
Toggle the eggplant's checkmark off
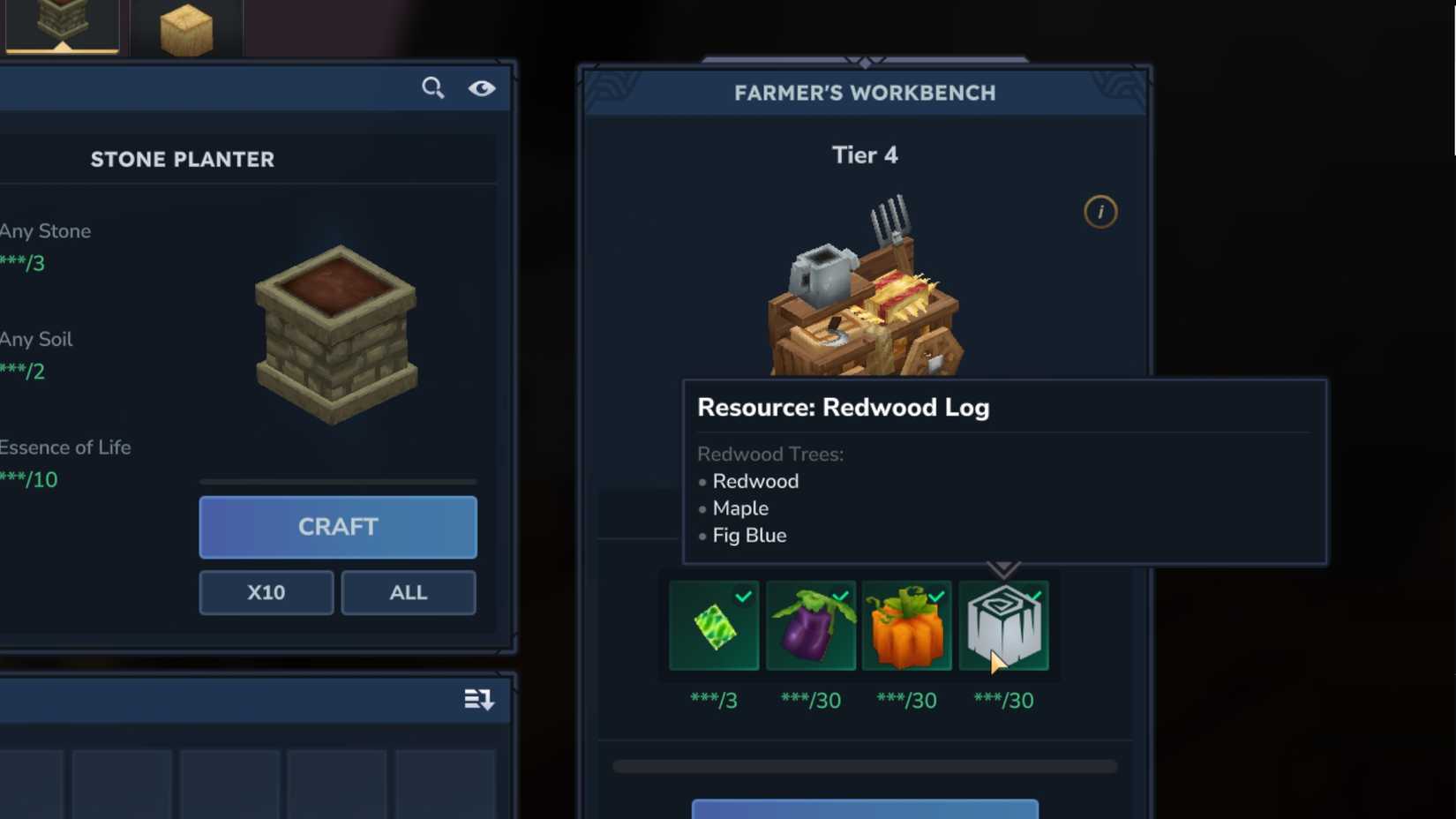(x=840, y=596)
